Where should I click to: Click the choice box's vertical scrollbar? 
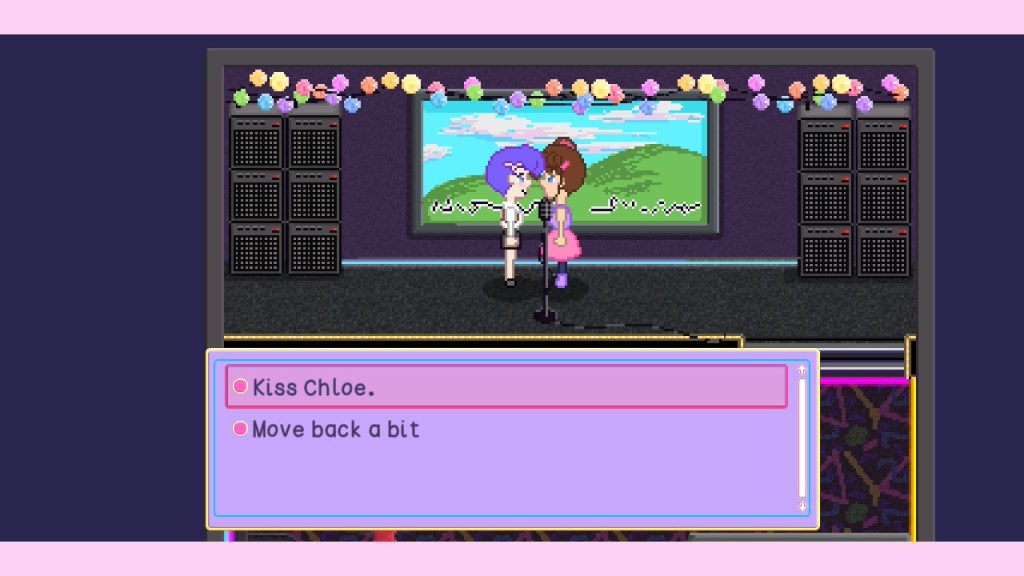tap(801, 438)
